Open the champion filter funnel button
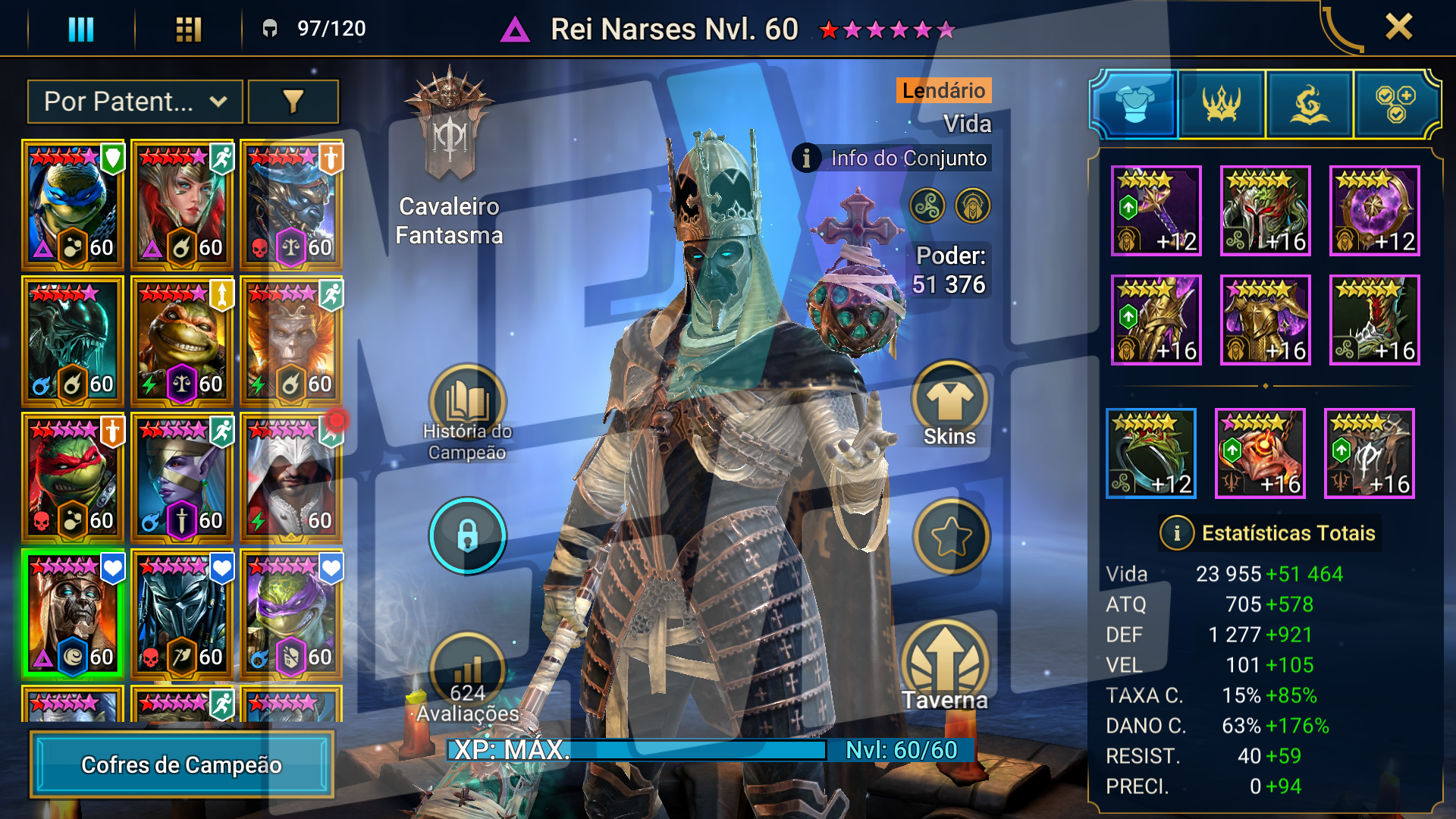The height and width of the screenshot is (819, 1456). coord(293,102)
